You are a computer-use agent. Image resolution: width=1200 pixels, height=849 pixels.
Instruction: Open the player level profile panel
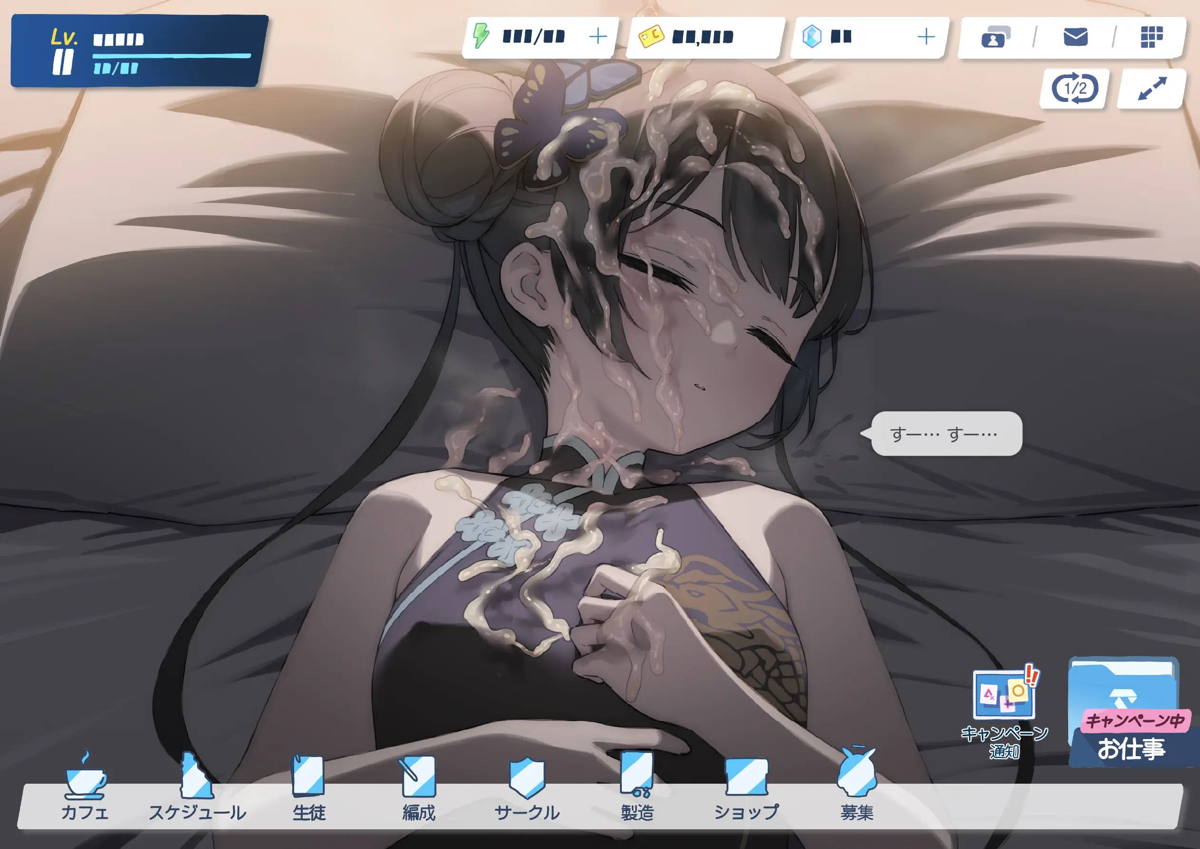coord(139,51)
